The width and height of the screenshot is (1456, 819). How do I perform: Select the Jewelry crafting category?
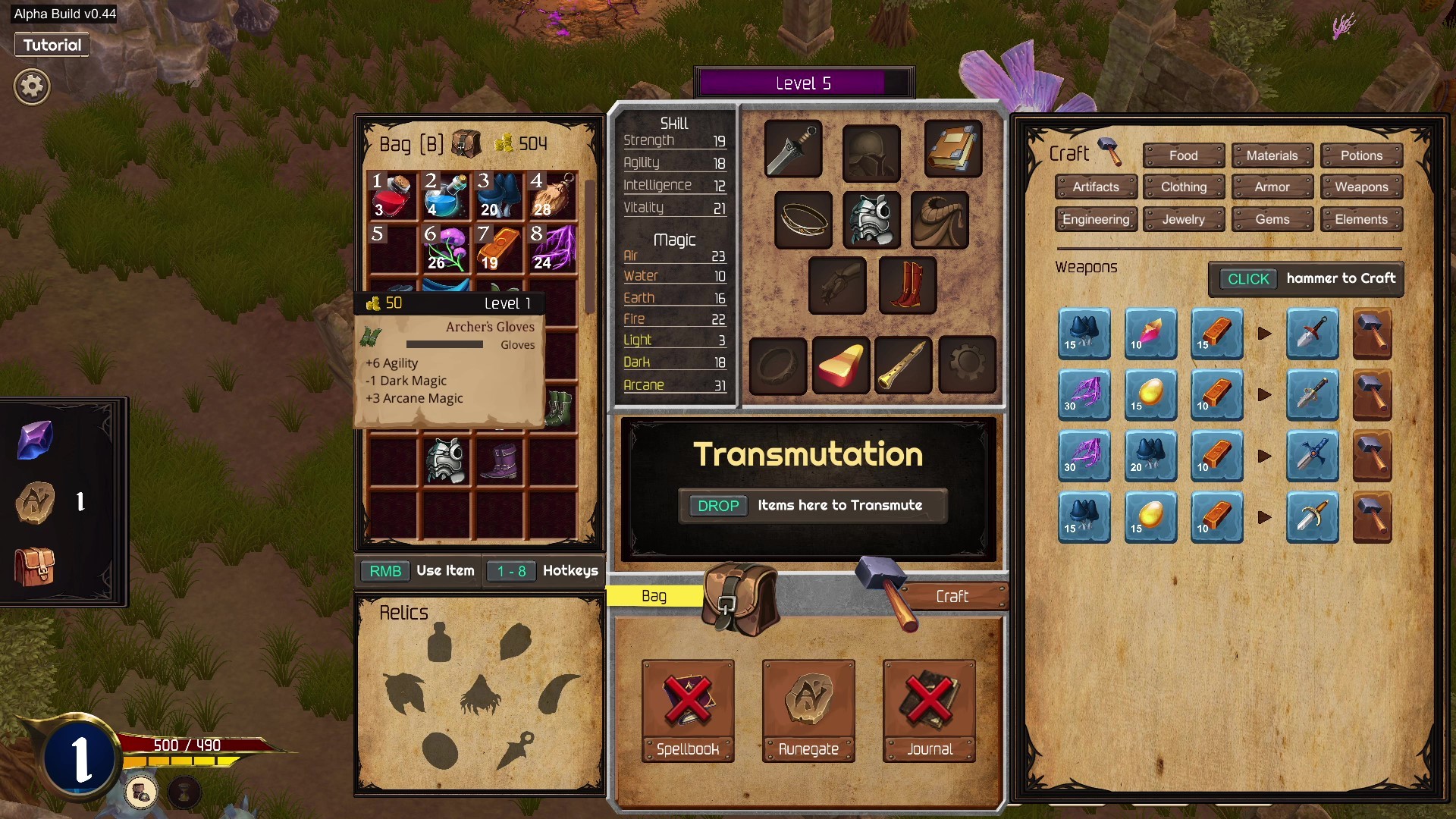point(1183,219)
